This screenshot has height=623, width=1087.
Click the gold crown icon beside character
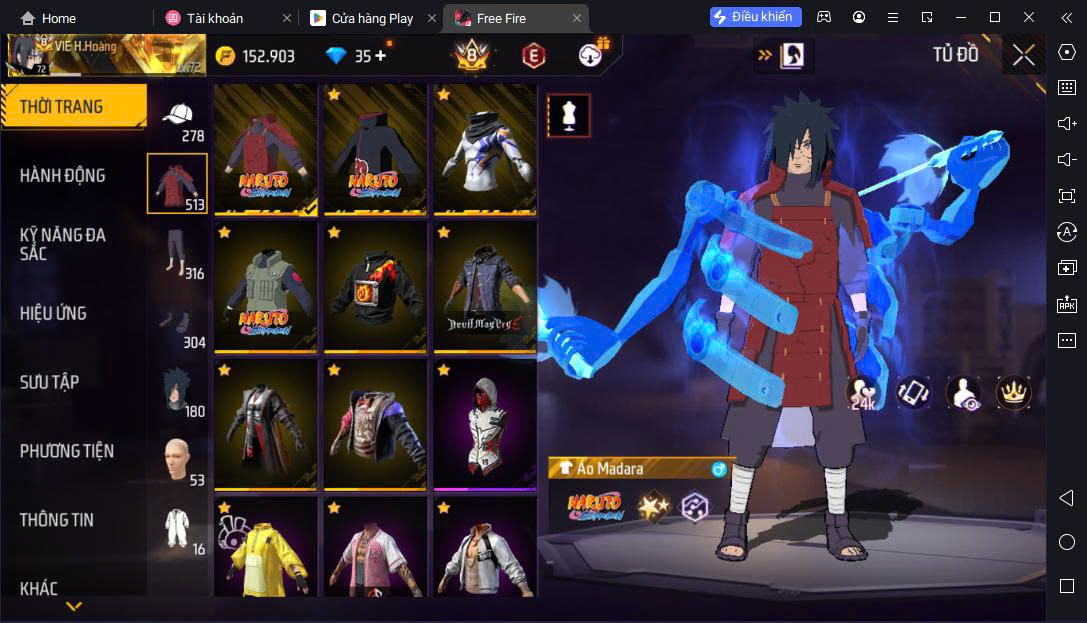[1014, 393]
